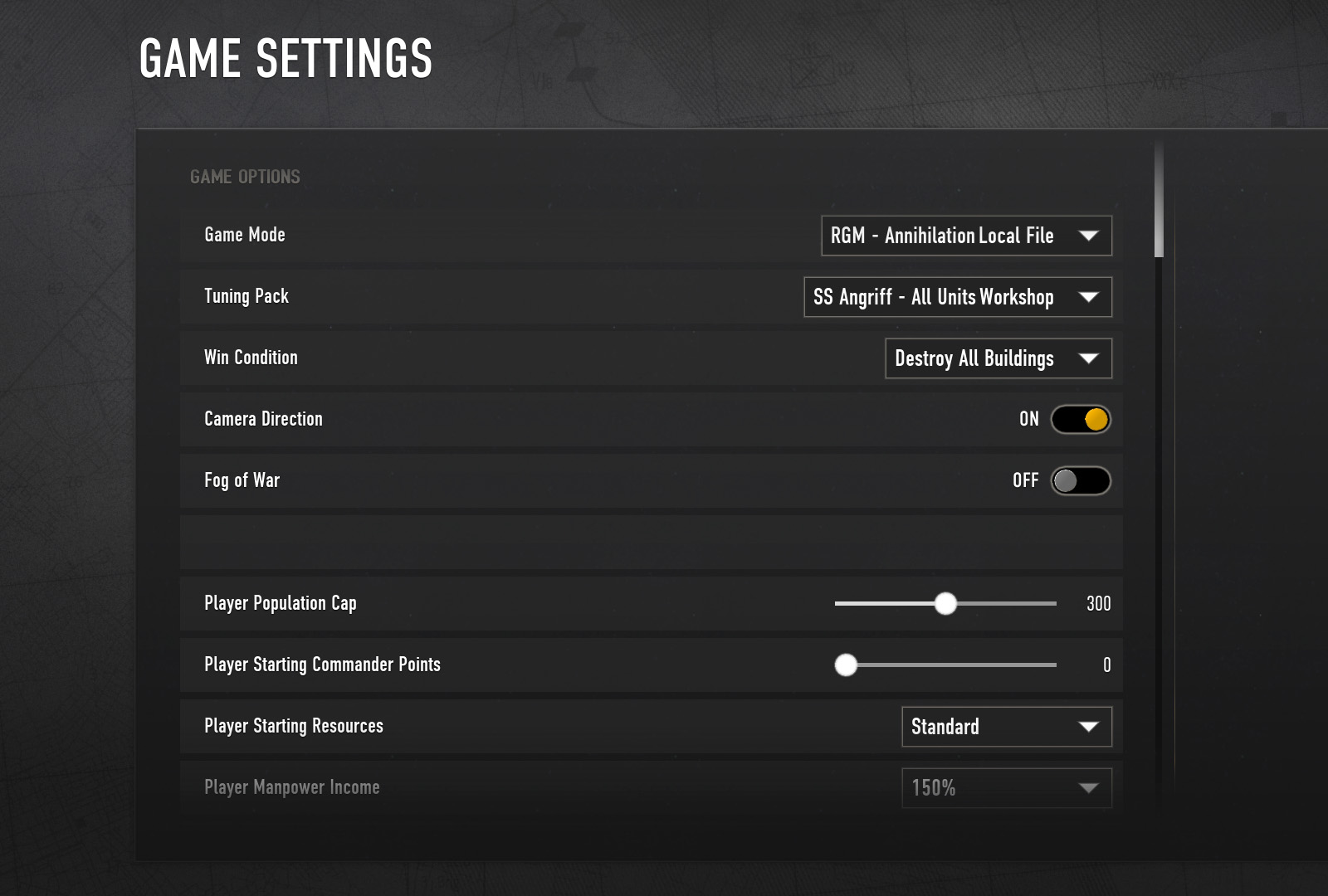Viewport: 1328px width, 896px height.
Task: Click the Player Starting Commander Points slider handle
Action: [847, 665]
